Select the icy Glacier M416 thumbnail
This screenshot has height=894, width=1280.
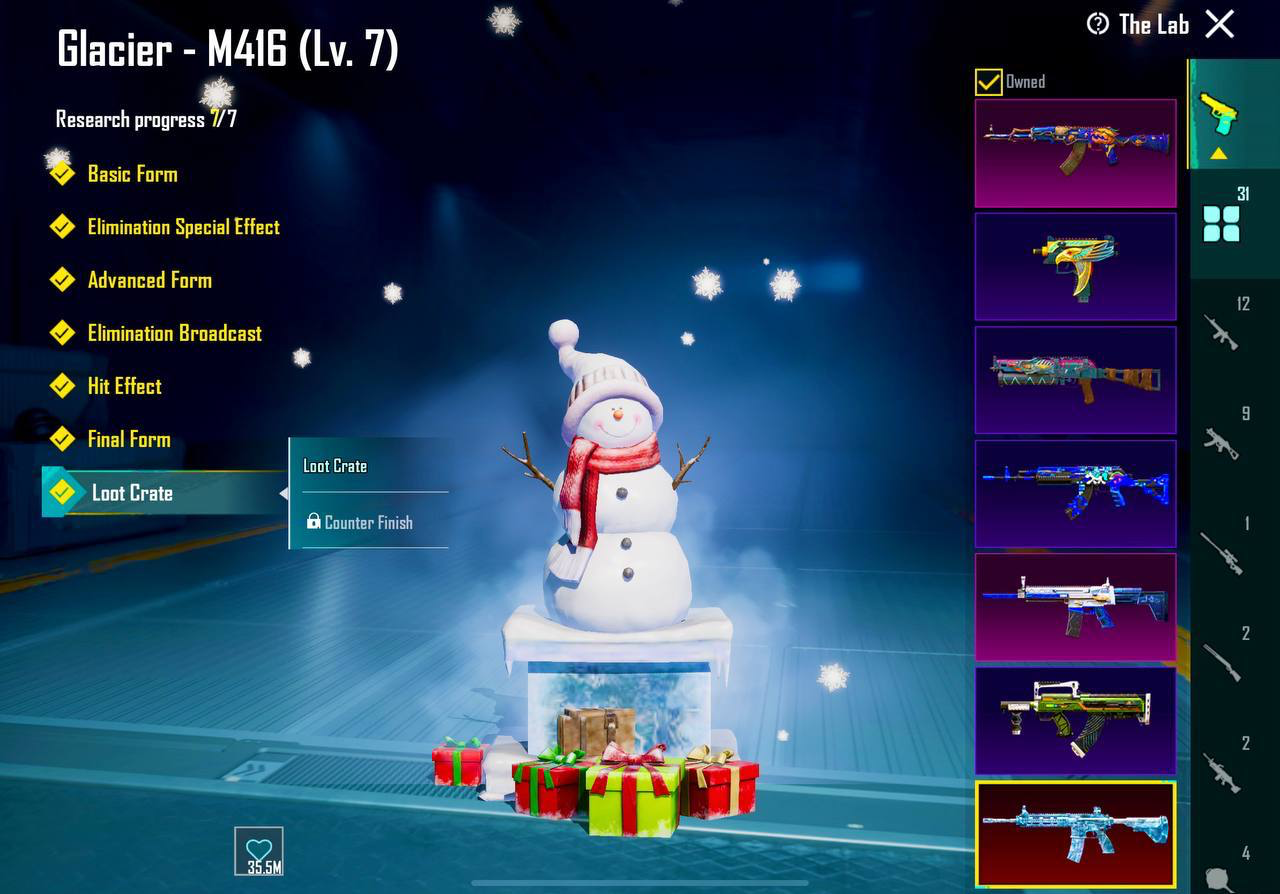[1075, 834]
